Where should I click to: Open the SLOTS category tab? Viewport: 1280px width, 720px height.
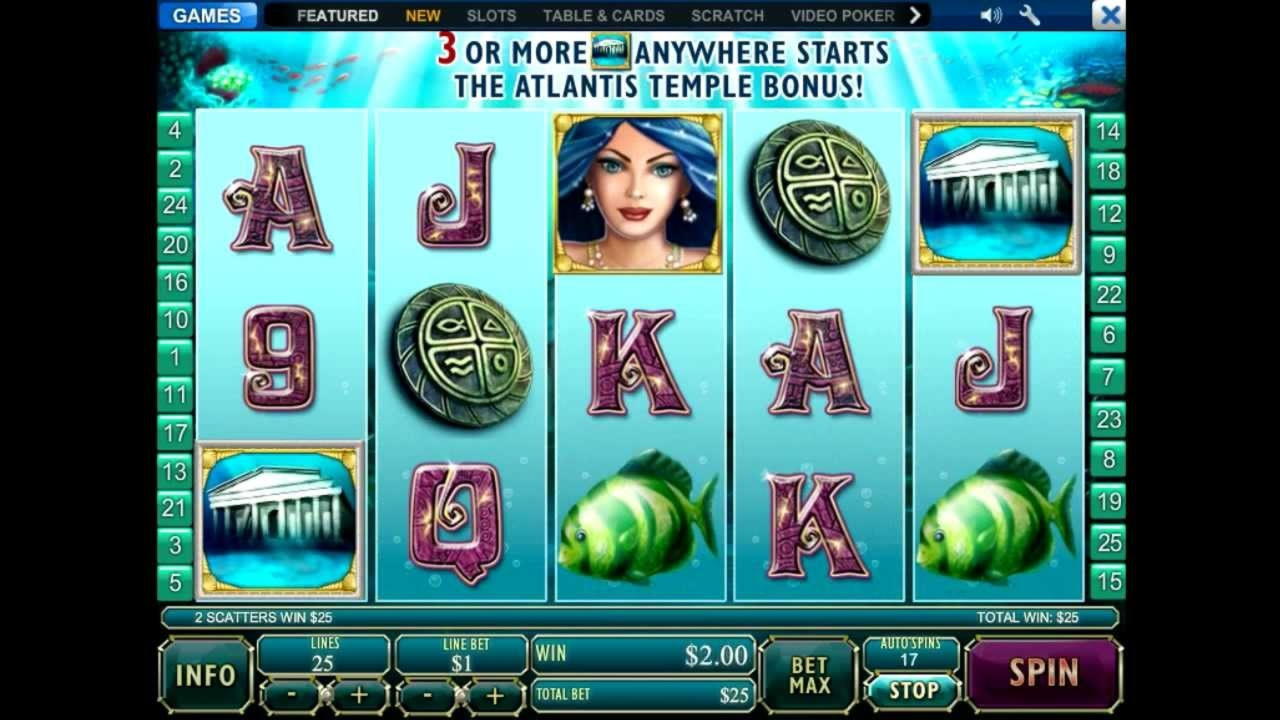[x=489, y=16]
